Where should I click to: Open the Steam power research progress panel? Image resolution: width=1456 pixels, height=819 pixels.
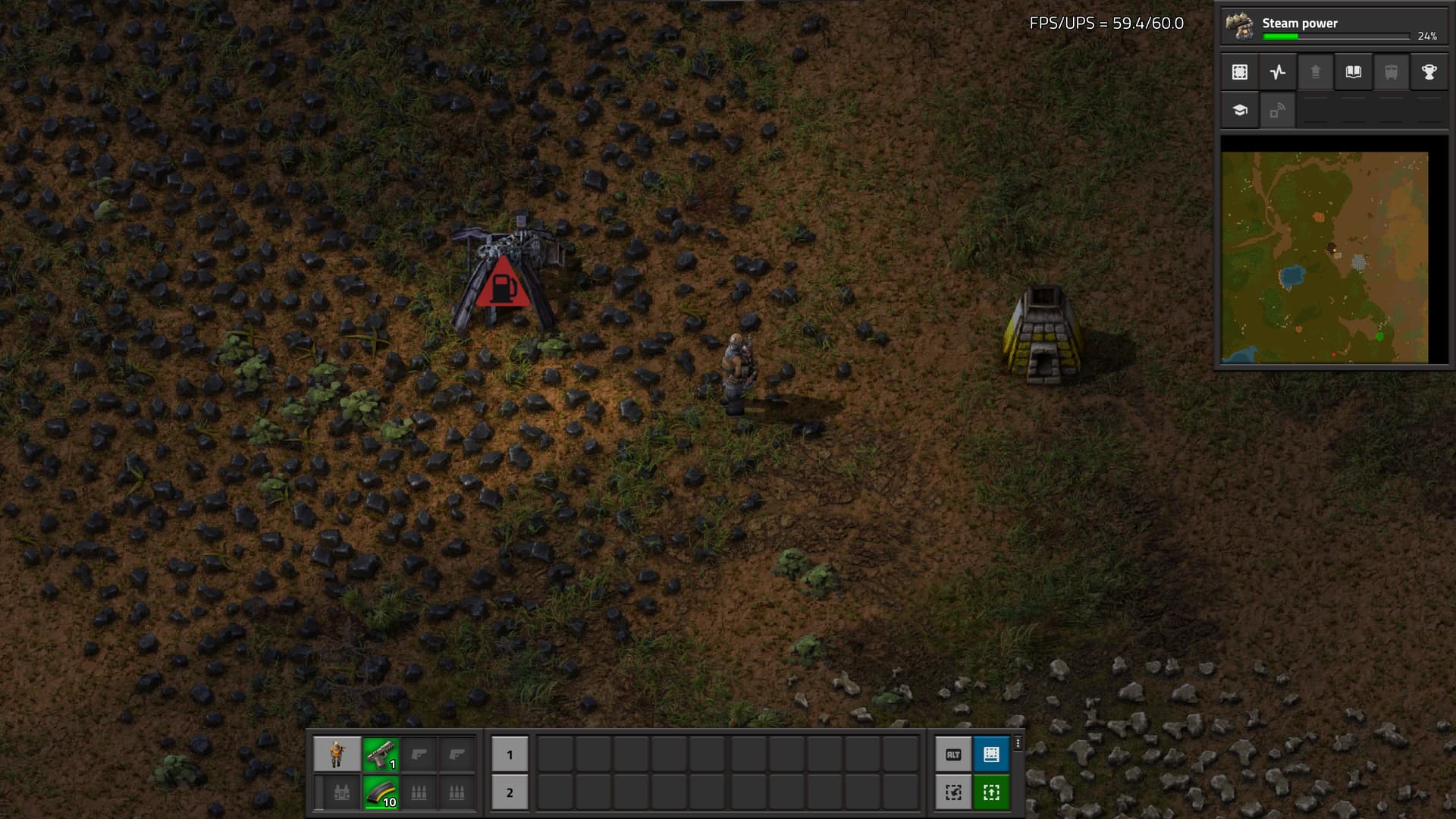[x=1333, y=27]
